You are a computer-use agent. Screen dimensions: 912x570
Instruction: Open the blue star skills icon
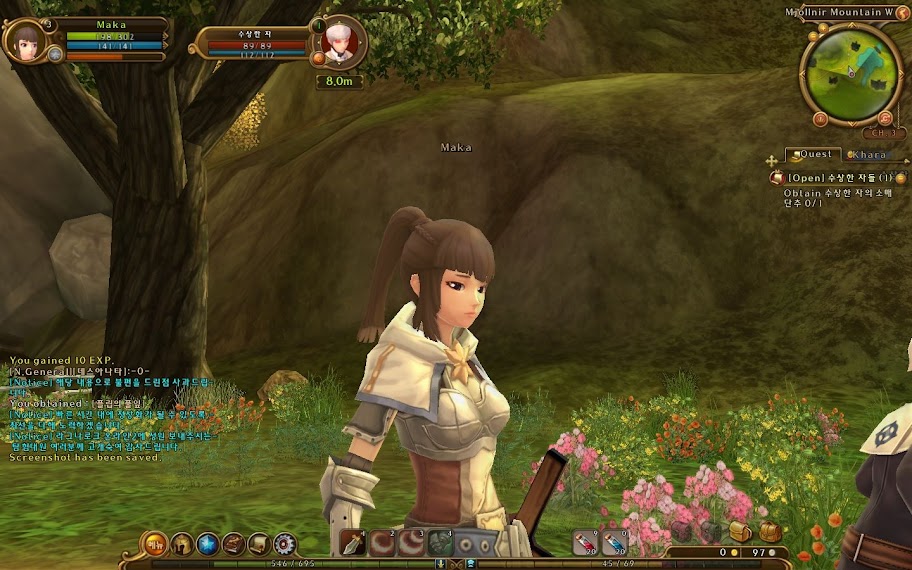[x=208, y=544]
